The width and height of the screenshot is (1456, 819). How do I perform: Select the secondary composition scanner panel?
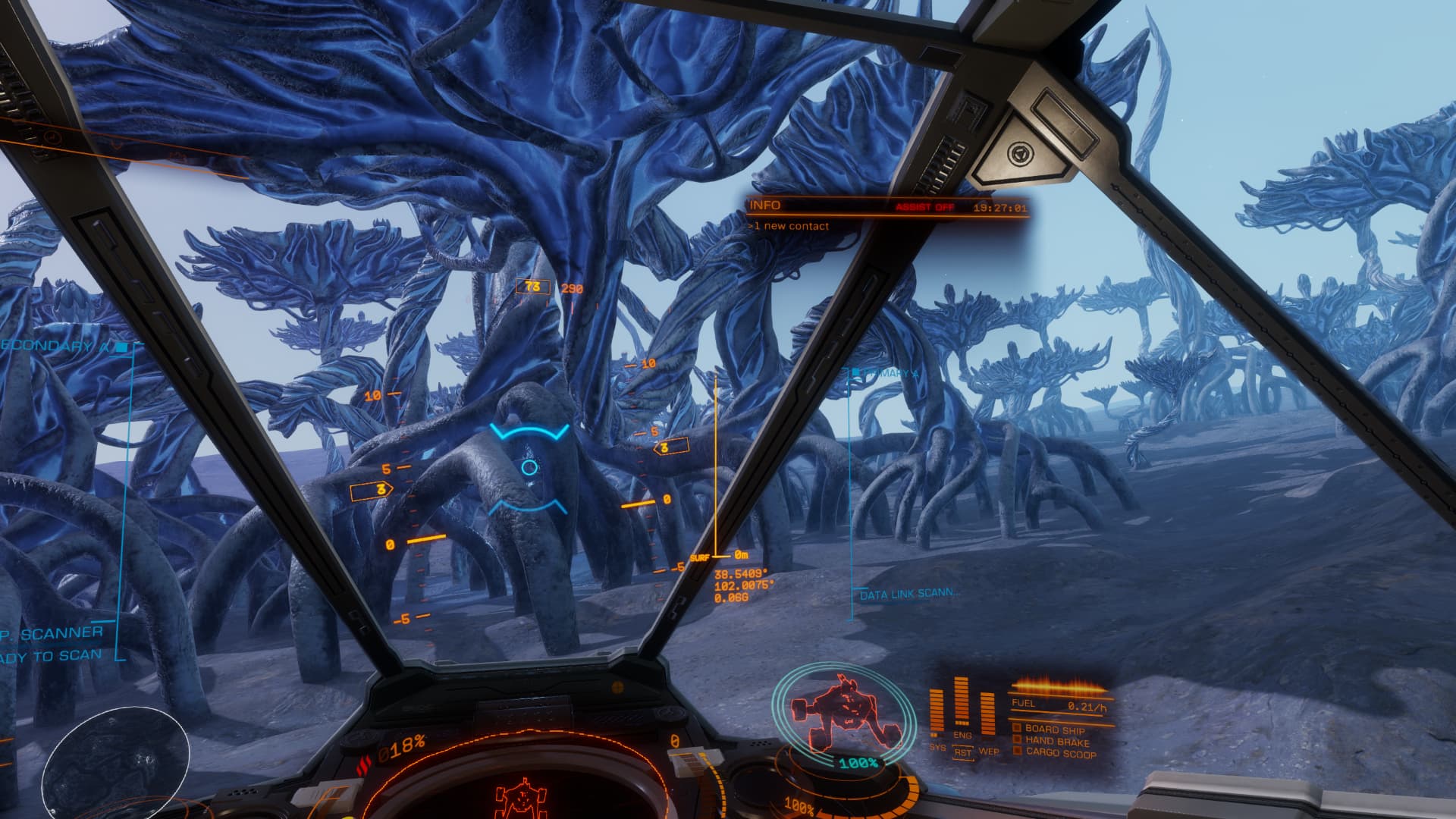click(x=53, y=643)
